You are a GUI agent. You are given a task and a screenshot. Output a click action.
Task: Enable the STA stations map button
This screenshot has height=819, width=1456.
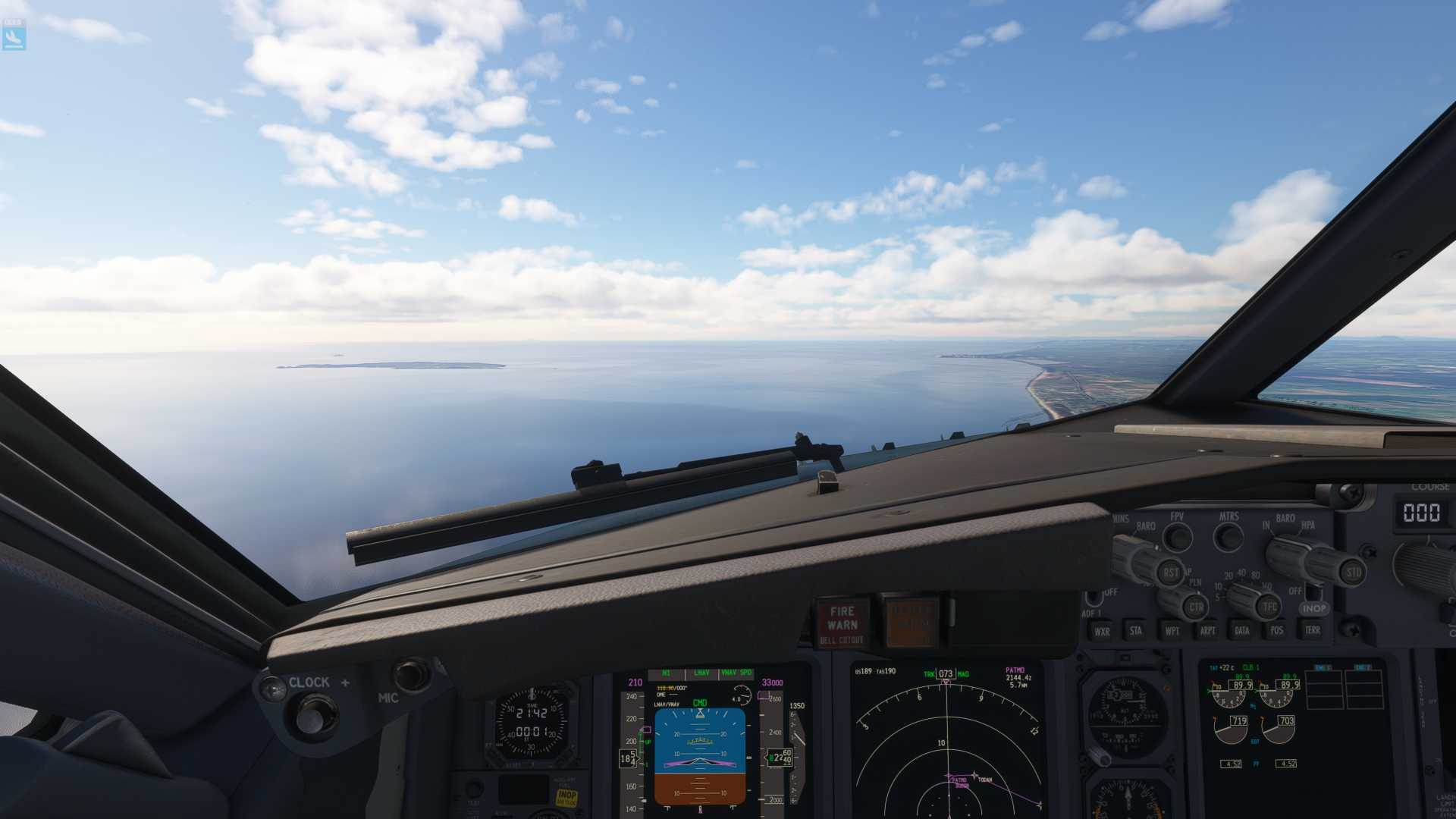point(1135,630)
